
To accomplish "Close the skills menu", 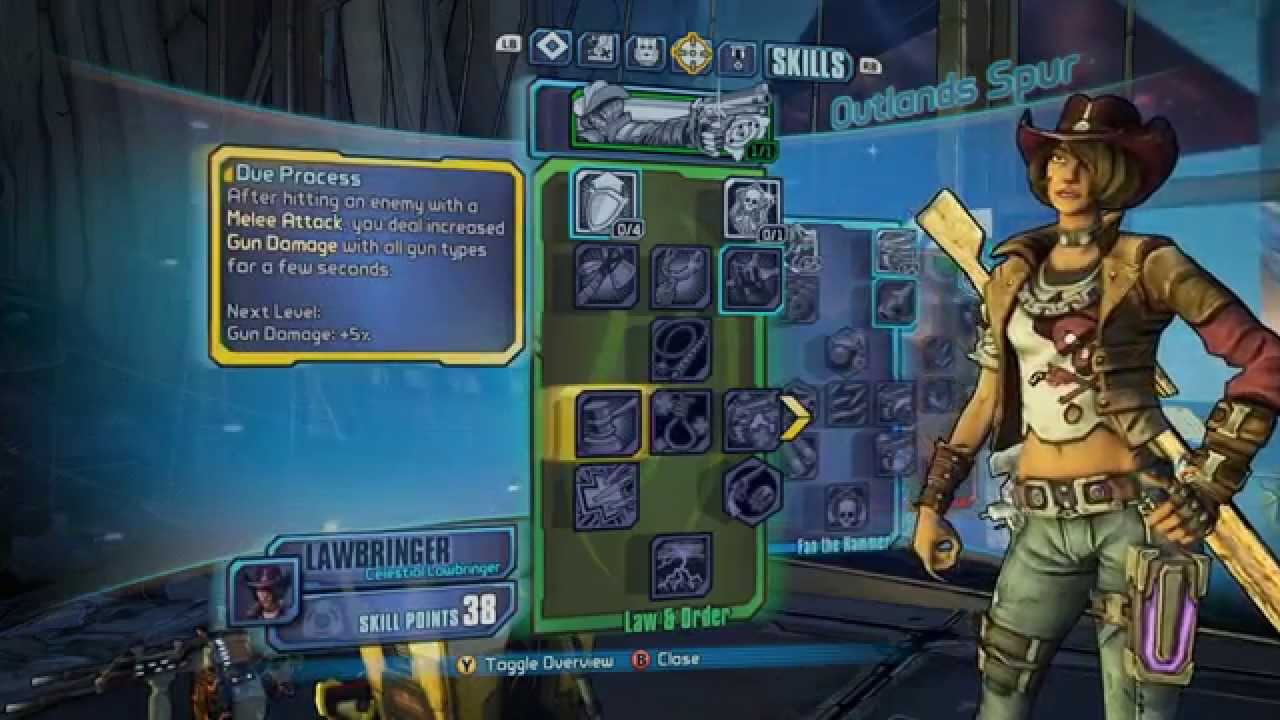I will (667, 660).
